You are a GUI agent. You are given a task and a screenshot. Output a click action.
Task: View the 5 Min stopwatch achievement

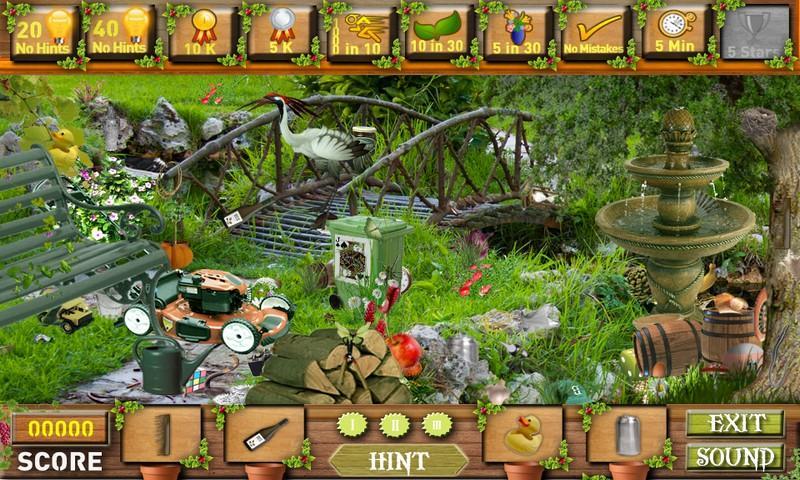671,34
